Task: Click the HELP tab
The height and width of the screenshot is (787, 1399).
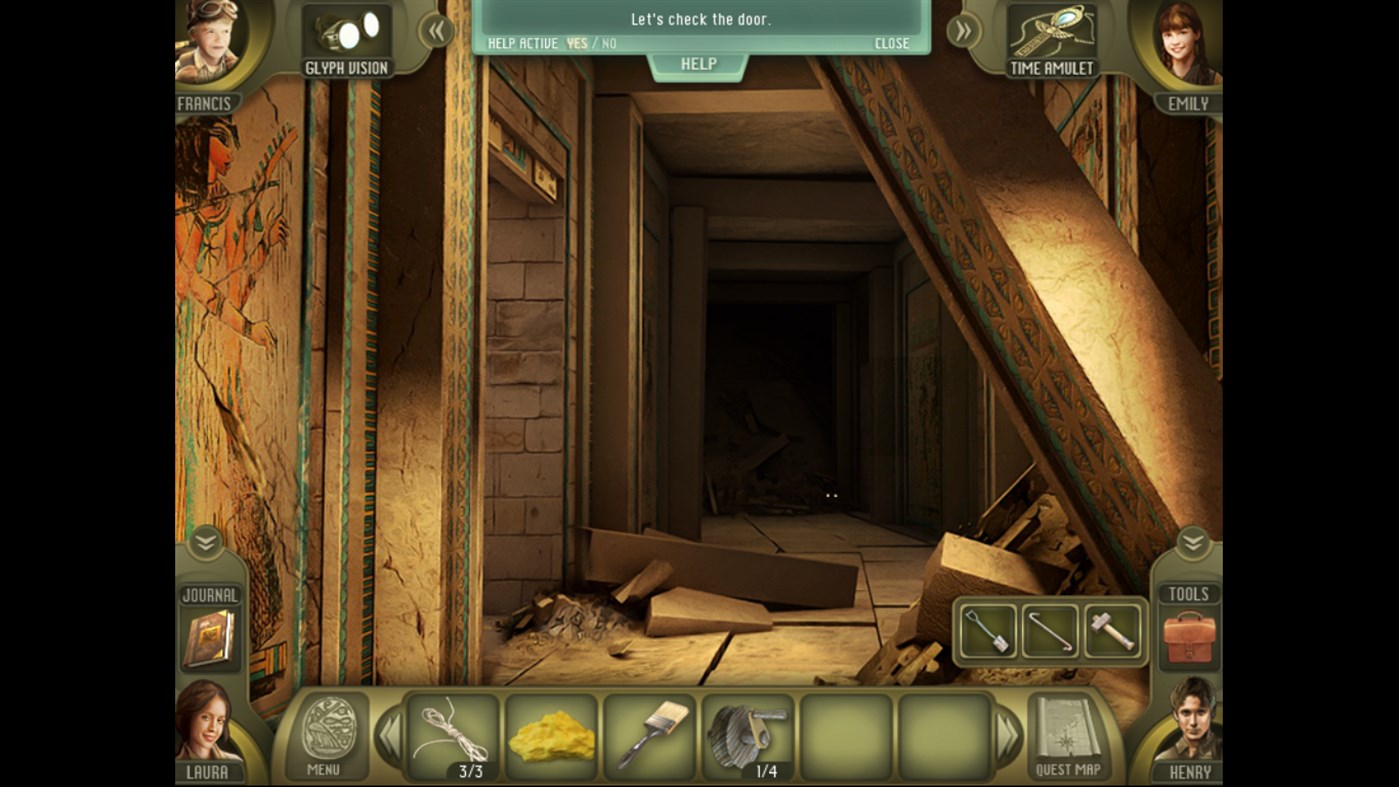Action: click(x=698, y=63)
